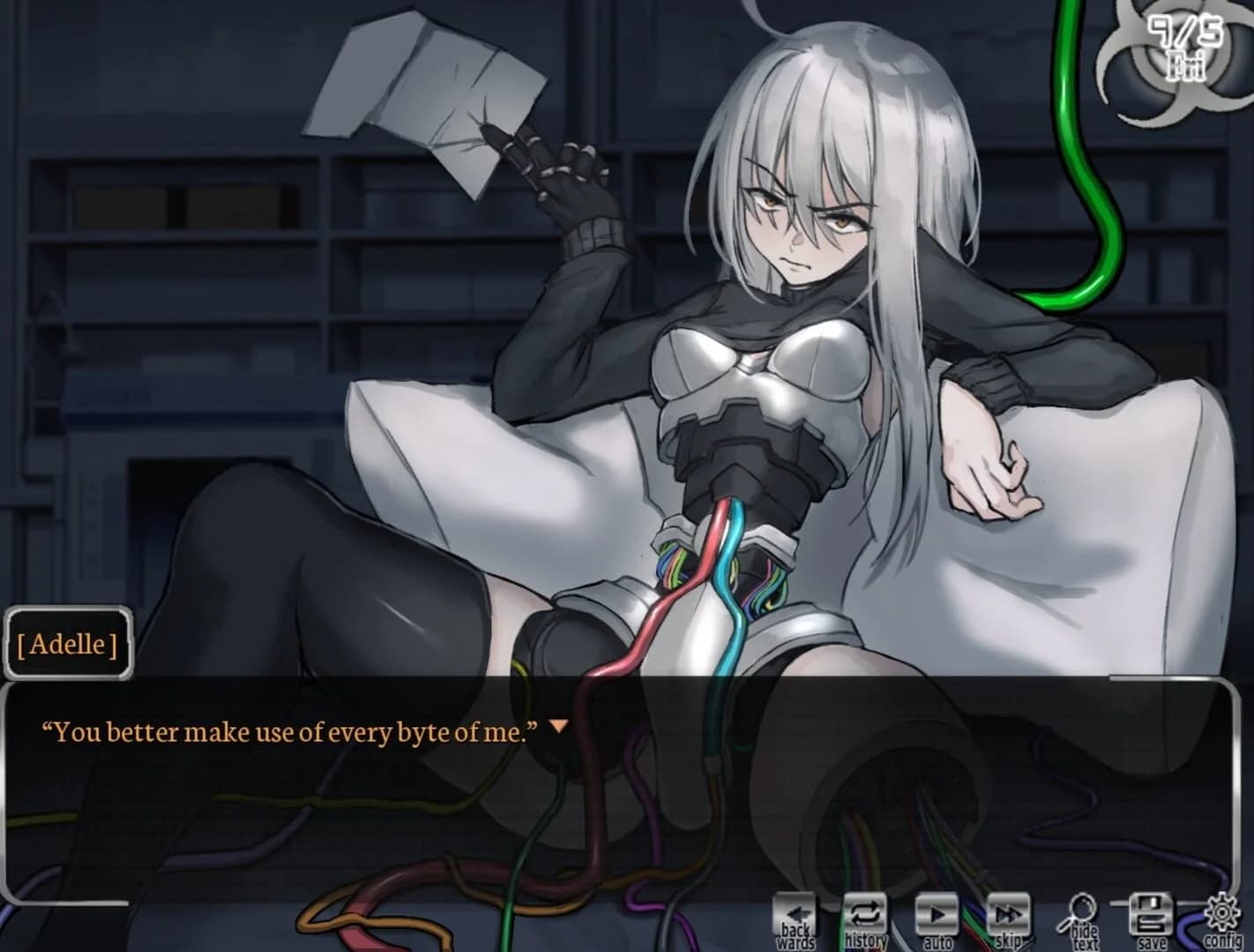Click the advance triangle after the dialogue
1254x952 pixels.
[x=557, y=725]
